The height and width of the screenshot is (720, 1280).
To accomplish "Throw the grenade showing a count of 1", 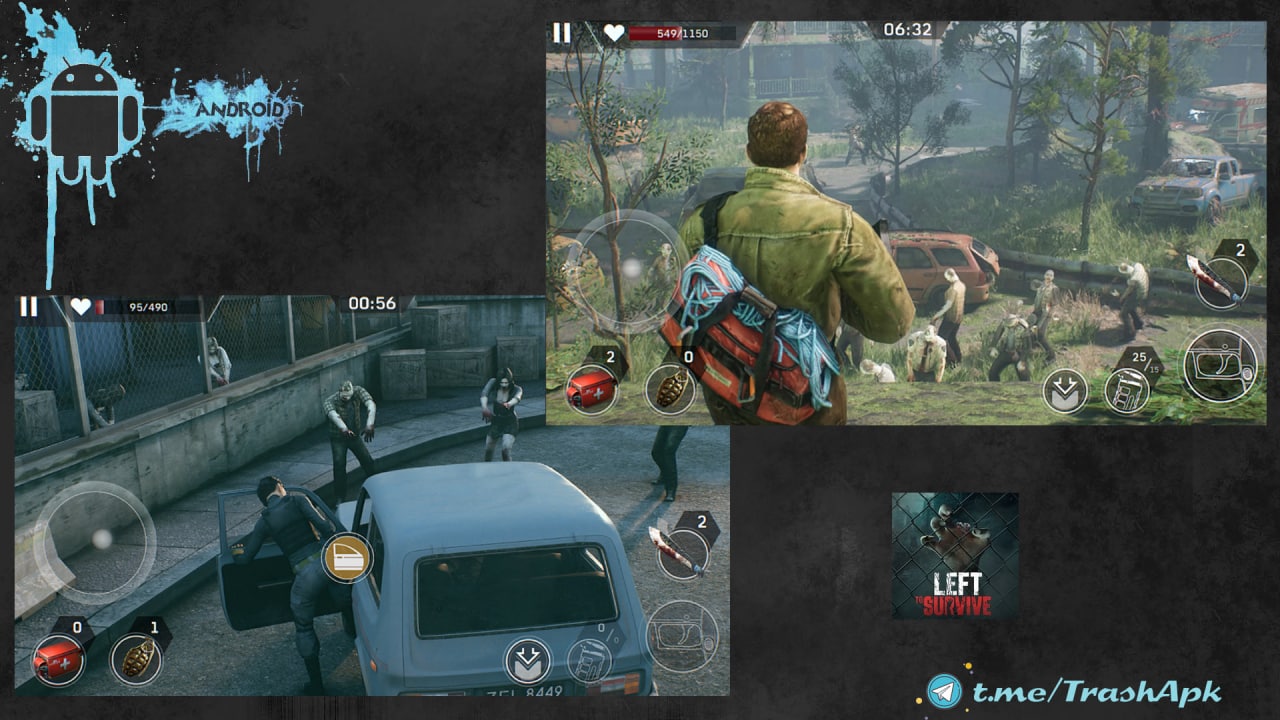I will (136, 659).
